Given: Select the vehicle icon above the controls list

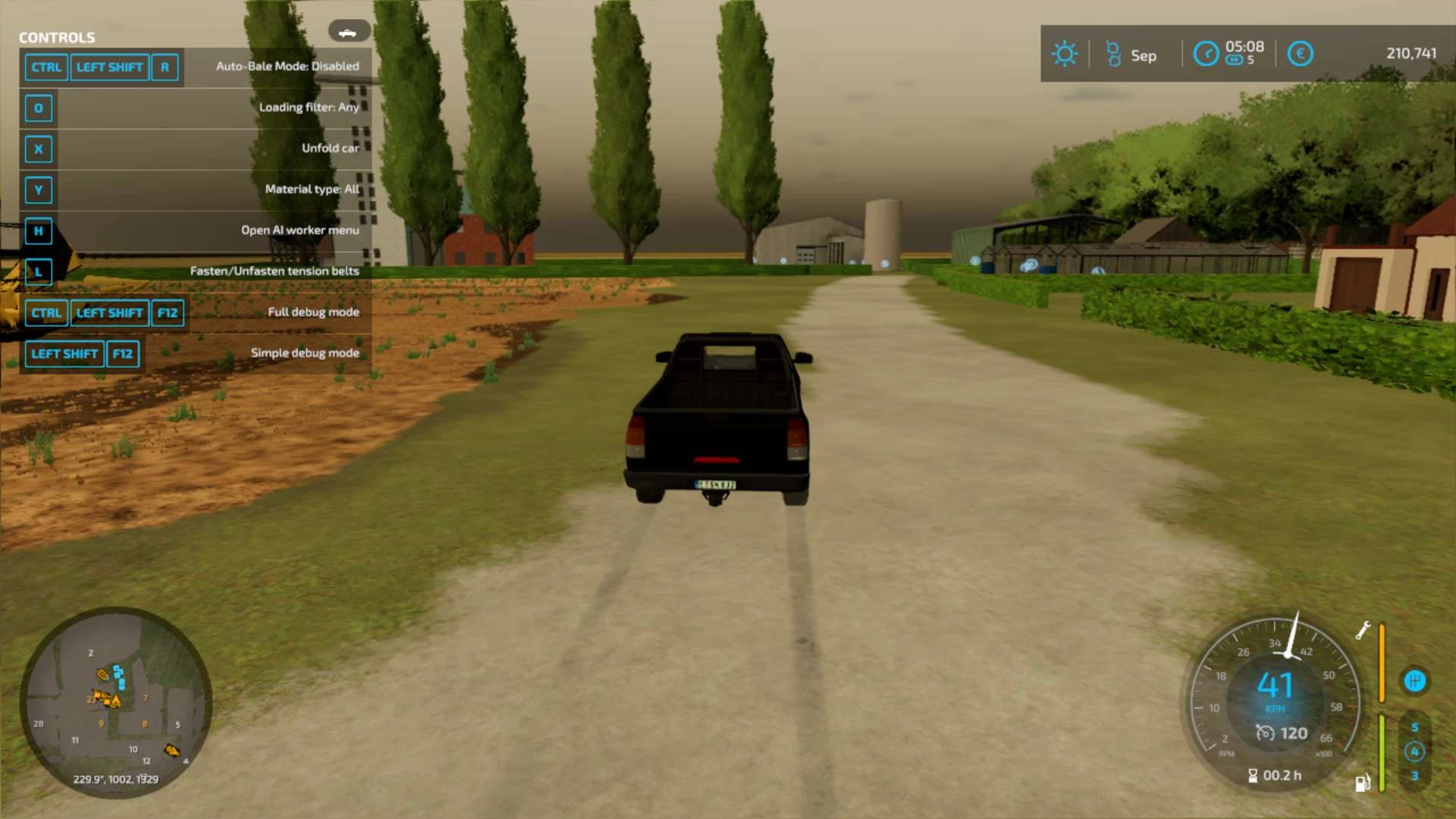Looking at the screenshot, I should (349, 32).
